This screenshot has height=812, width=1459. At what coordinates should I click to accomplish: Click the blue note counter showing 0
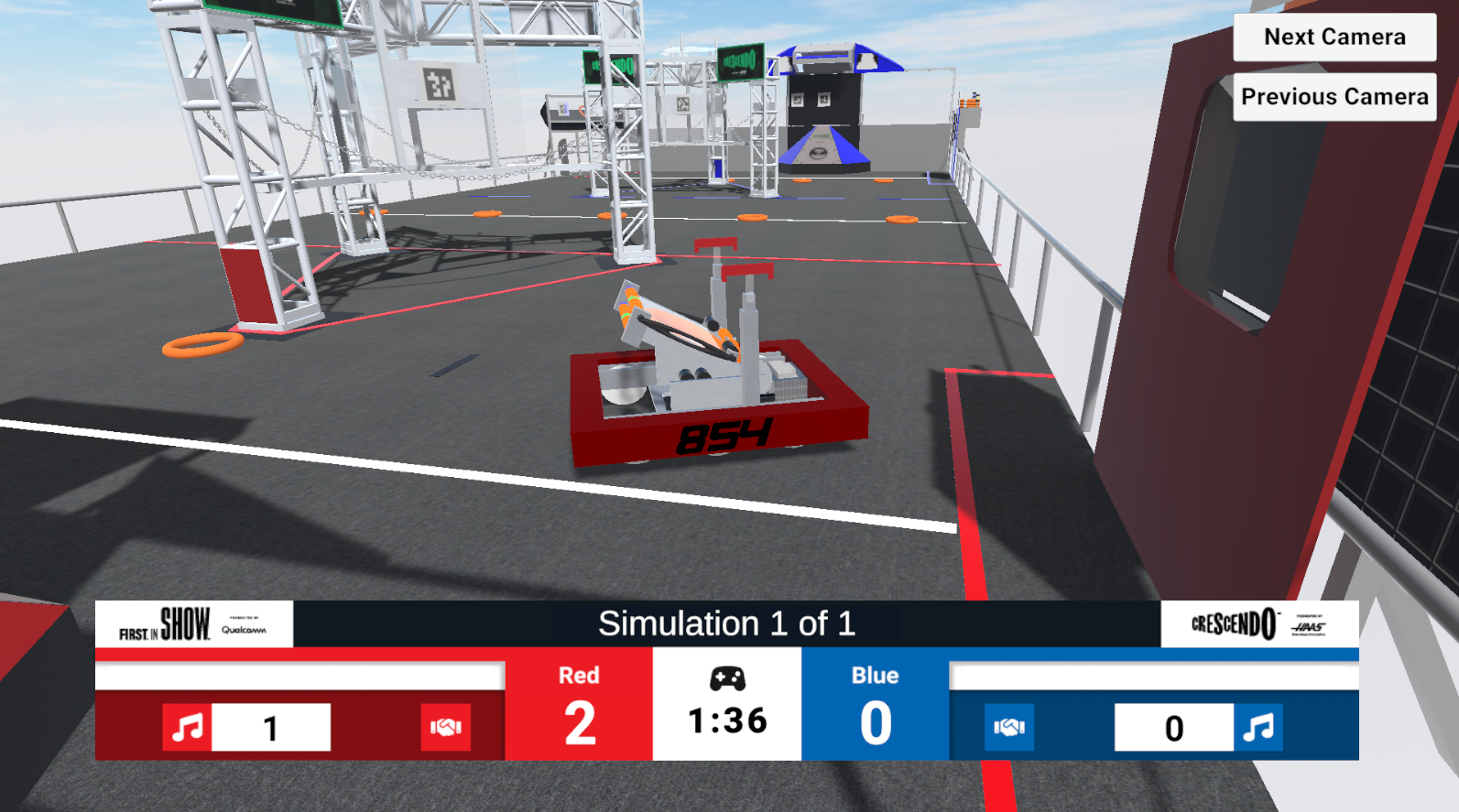point(1174,729)
